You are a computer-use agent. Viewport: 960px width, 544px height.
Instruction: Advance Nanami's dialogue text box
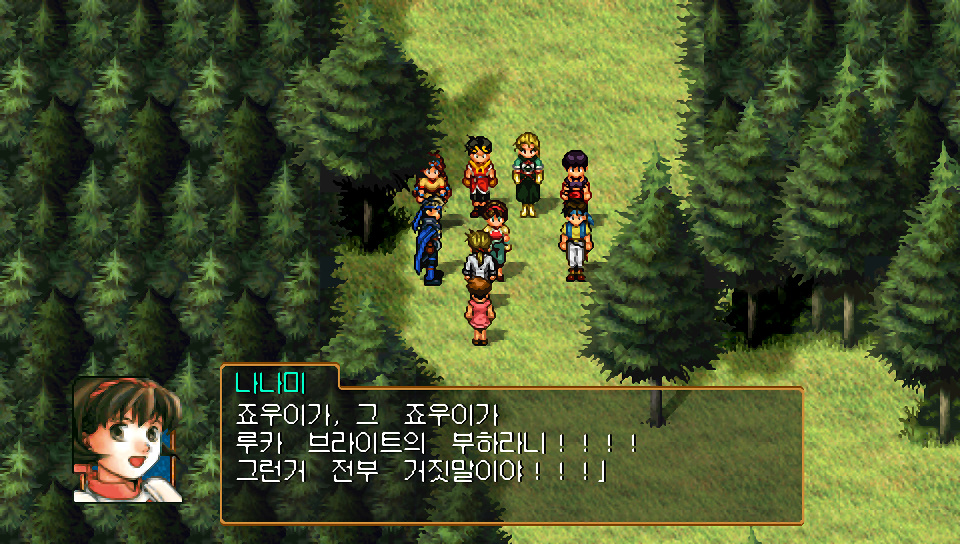point(511,455)
